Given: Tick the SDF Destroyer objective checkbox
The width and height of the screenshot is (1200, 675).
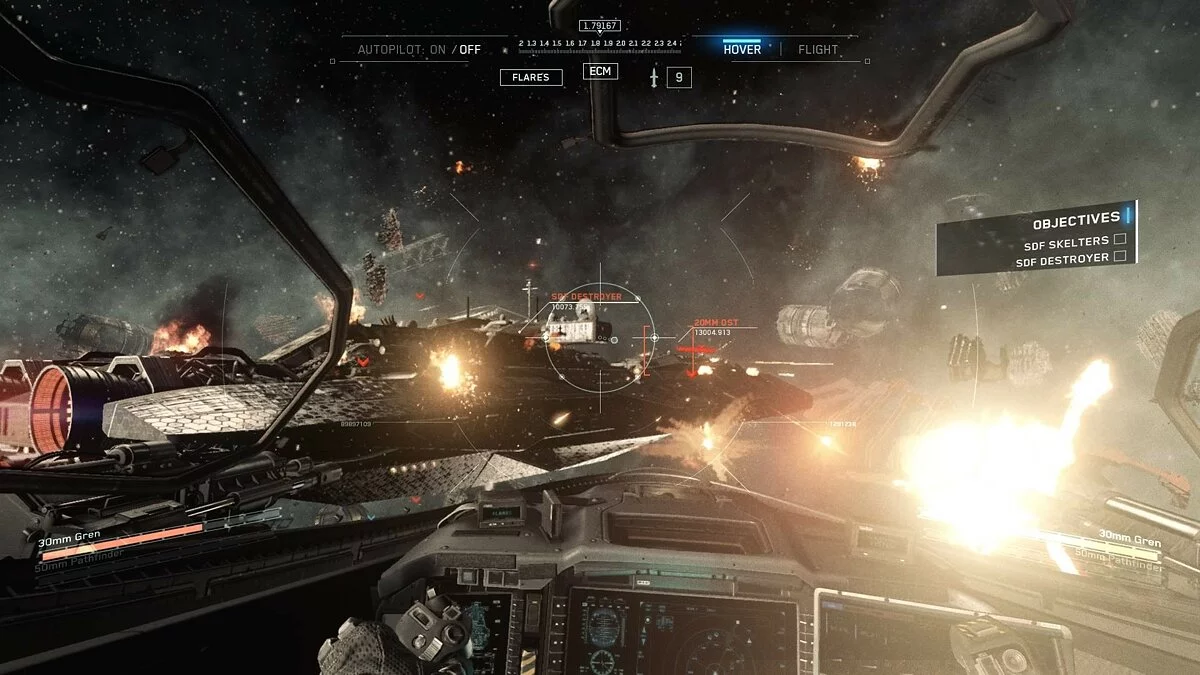Looking at the screenshot, I should pos(1120,257).
